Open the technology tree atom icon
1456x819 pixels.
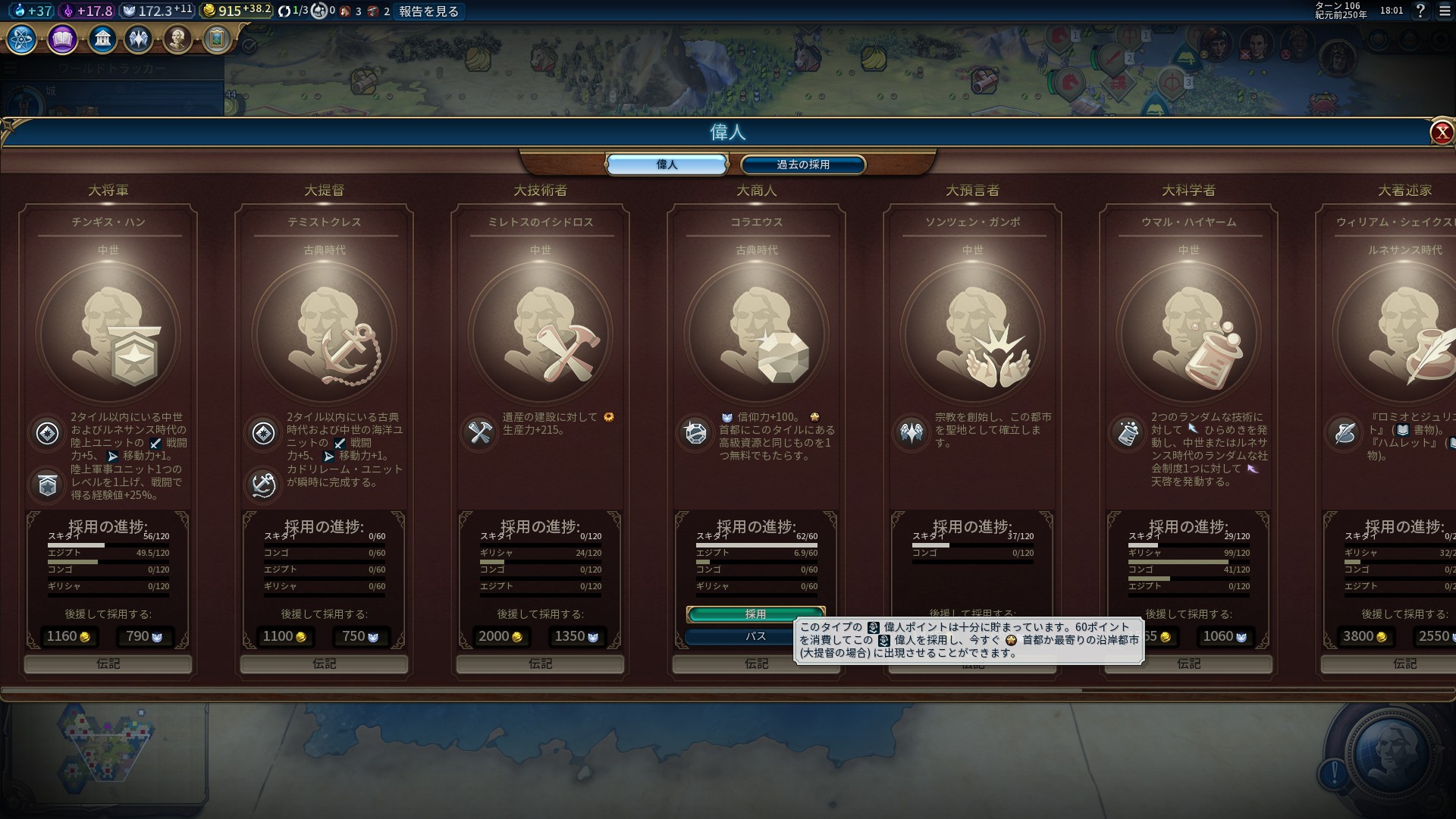21,39
